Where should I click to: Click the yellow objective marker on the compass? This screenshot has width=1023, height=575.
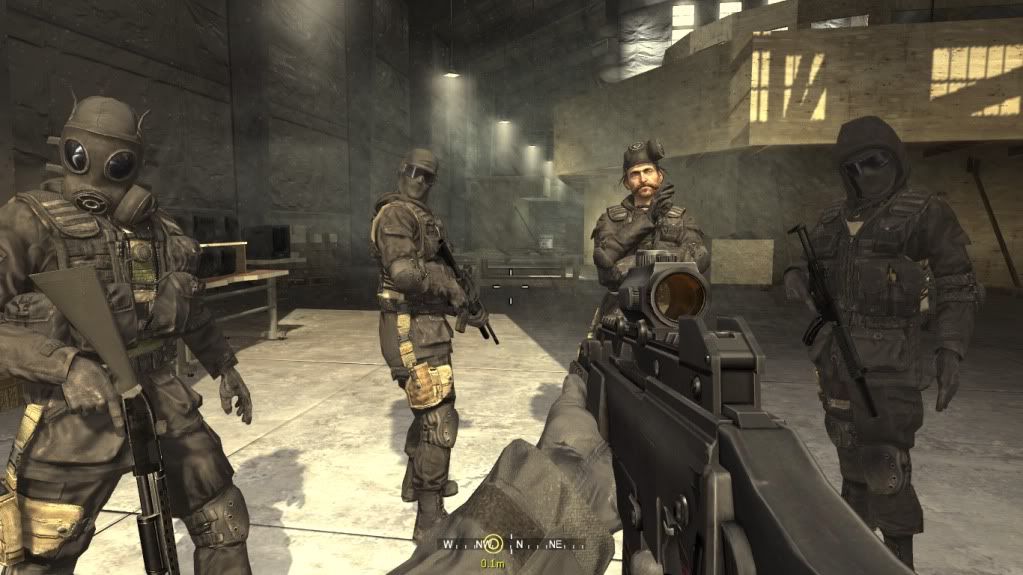(492, 545)
